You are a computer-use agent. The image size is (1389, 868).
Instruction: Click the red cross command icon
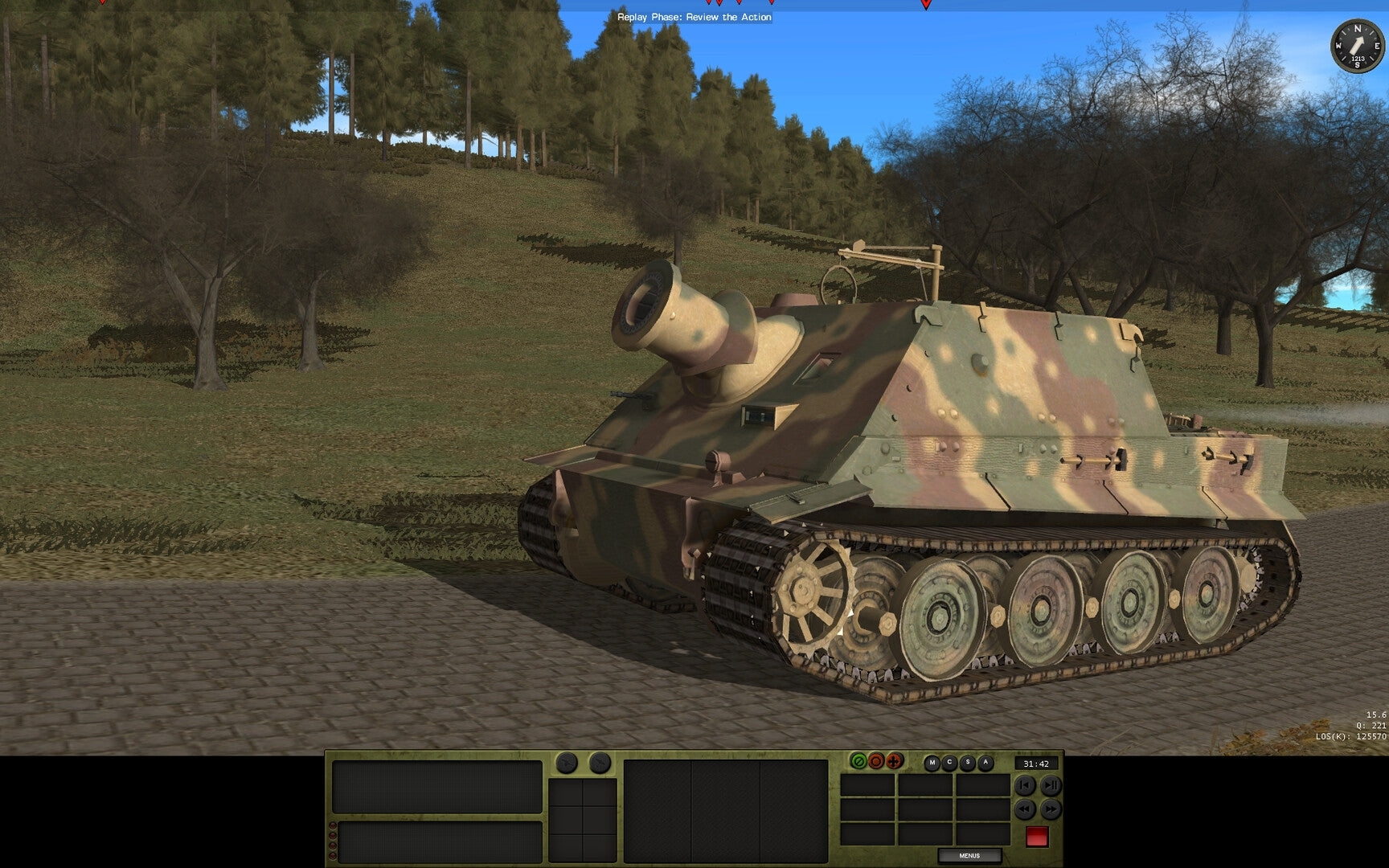click(x=894, y=762)
